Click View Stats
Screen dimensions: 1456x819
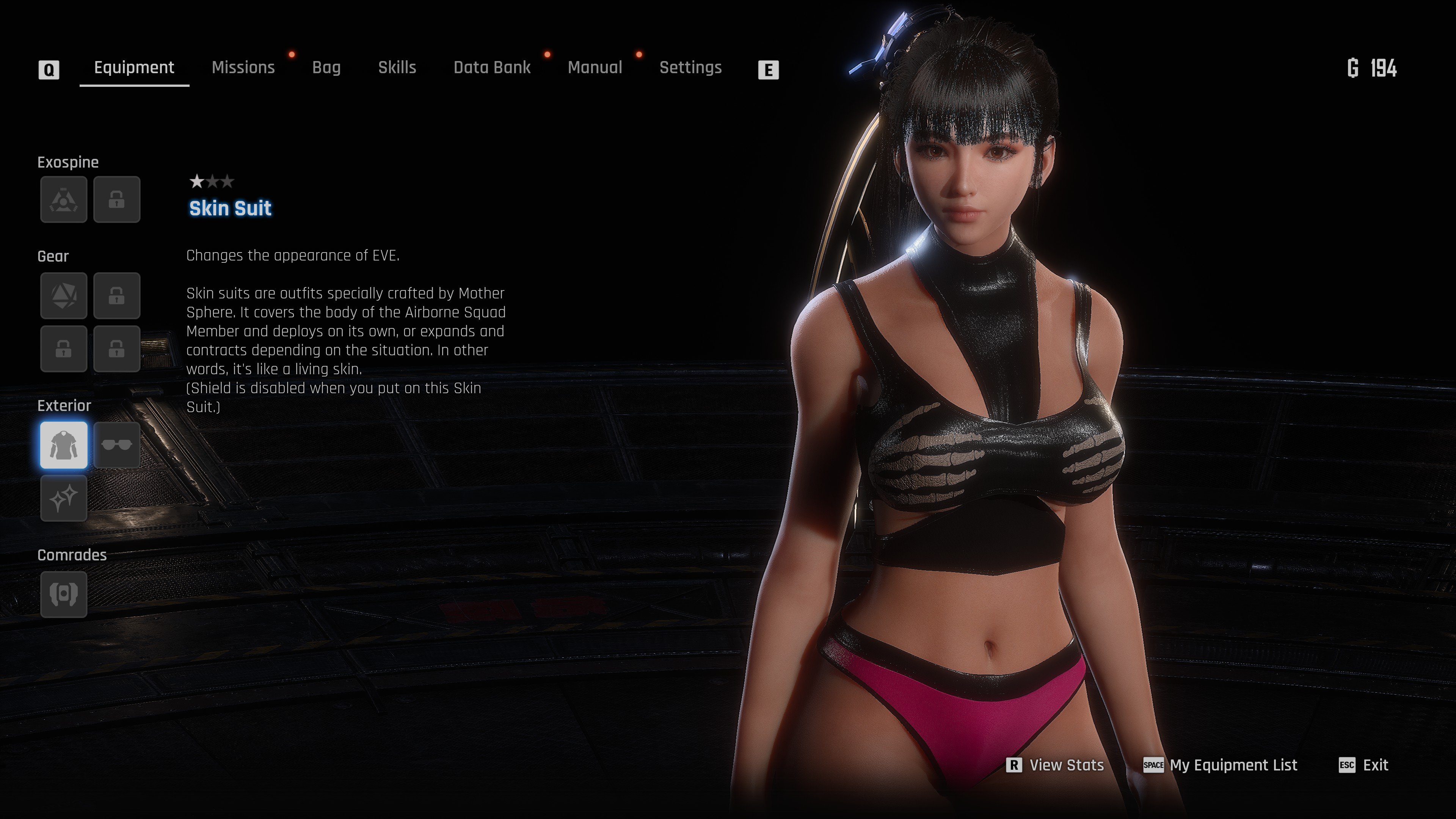click(1056, 765)
